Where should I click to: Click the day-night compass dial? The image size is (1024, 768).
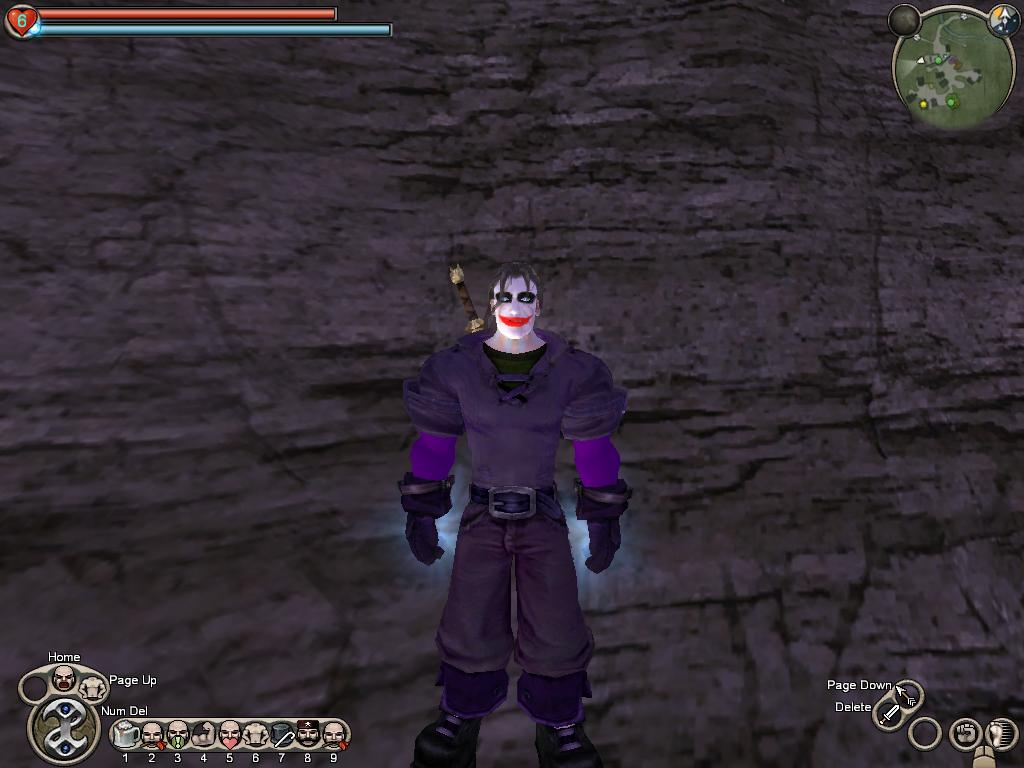[1002, 21]
